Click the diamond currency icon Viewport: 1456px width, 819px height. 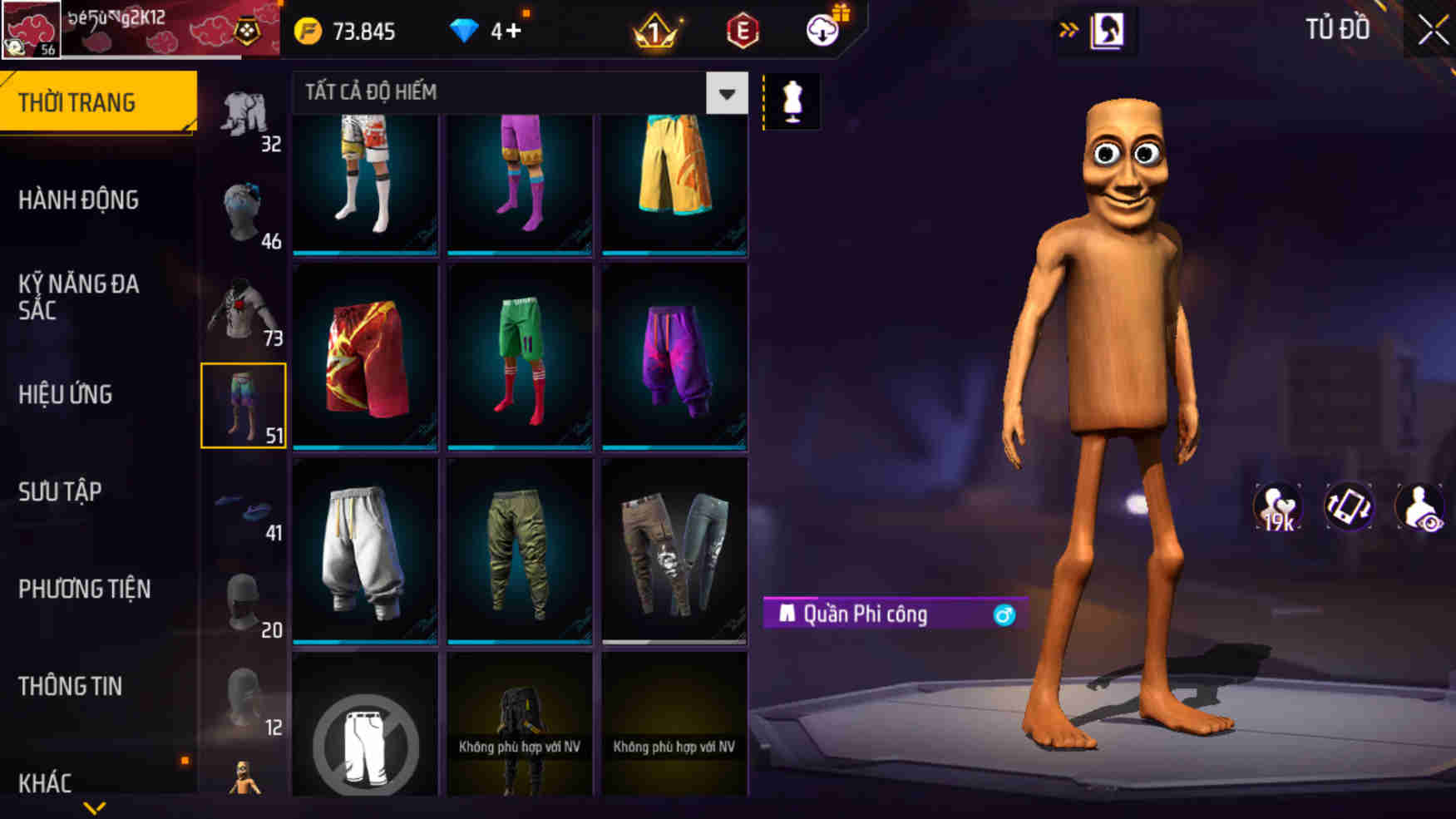pos(463,30)
